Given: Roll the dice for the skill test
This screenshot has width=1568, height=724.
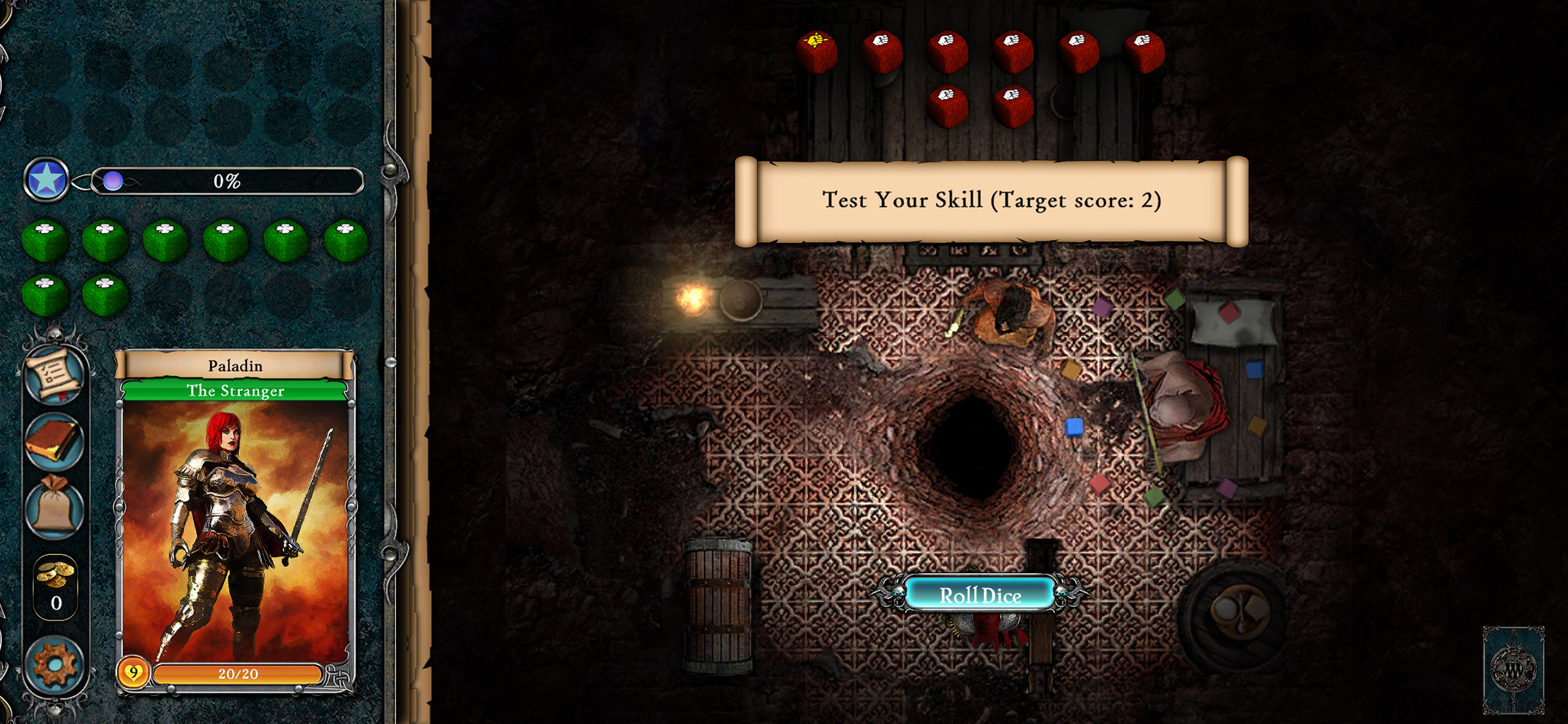Looking at the screenshot, I should coord(979,595).
